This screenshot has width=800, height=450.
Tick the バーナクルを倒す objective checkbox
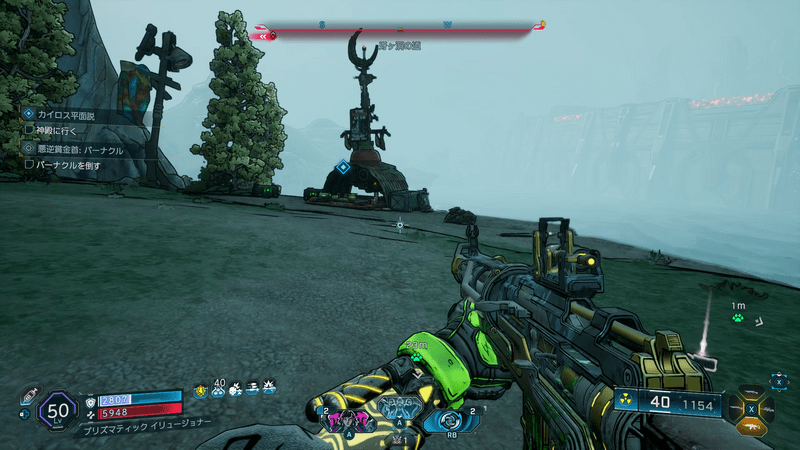pos(30,164)
